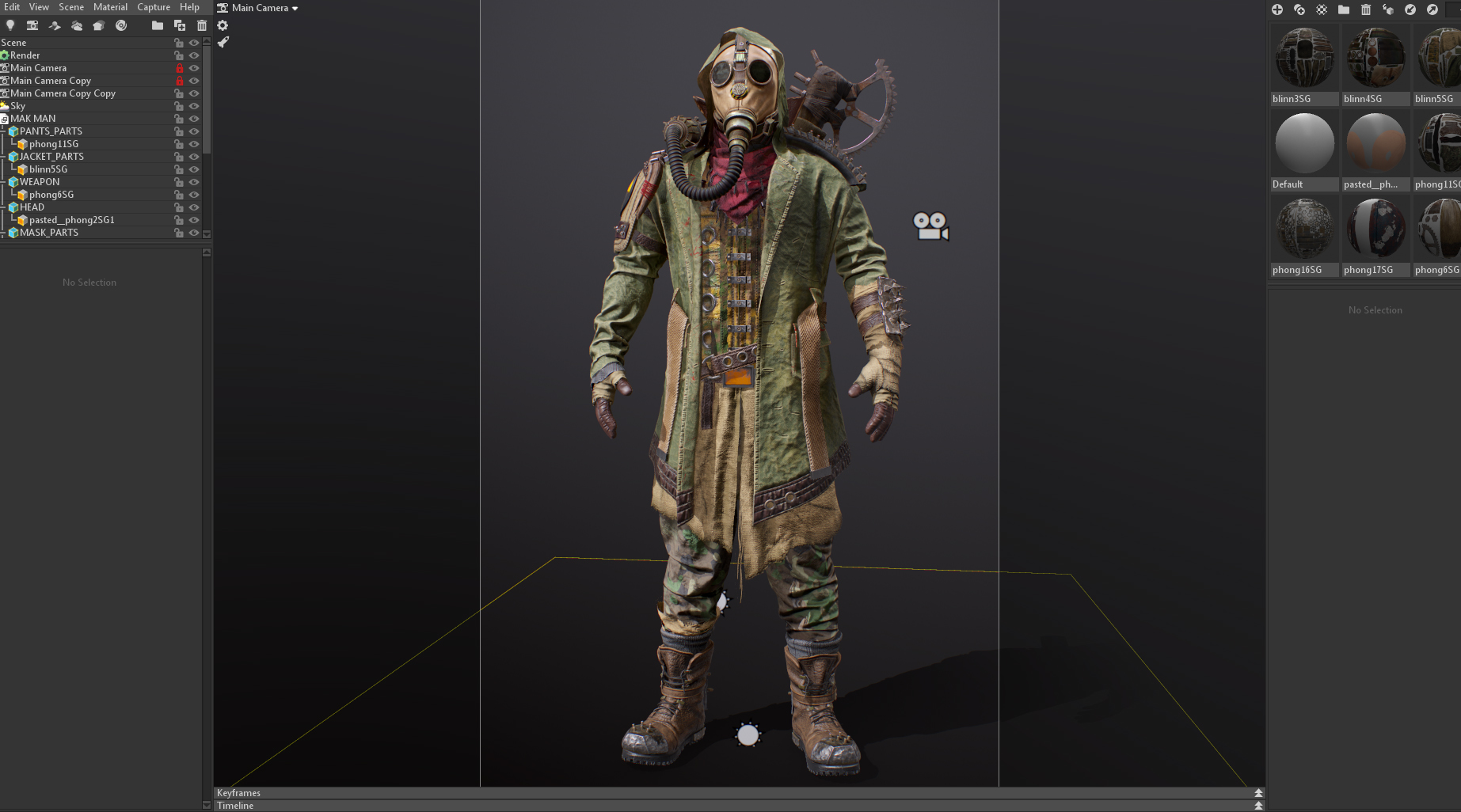
Task: Click the render settings gear icon
Action: click(223, 25)
